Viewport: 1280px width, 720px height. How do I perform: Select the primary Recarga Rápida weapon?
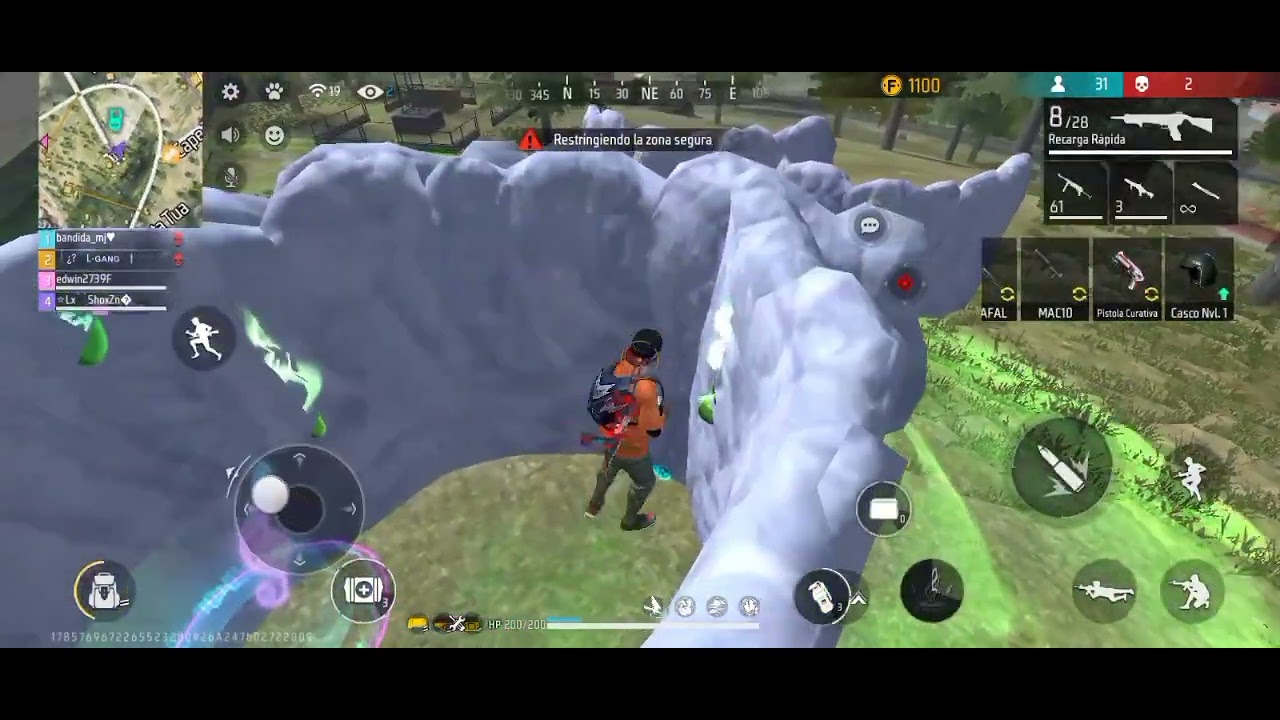(x=1140, y=129)
